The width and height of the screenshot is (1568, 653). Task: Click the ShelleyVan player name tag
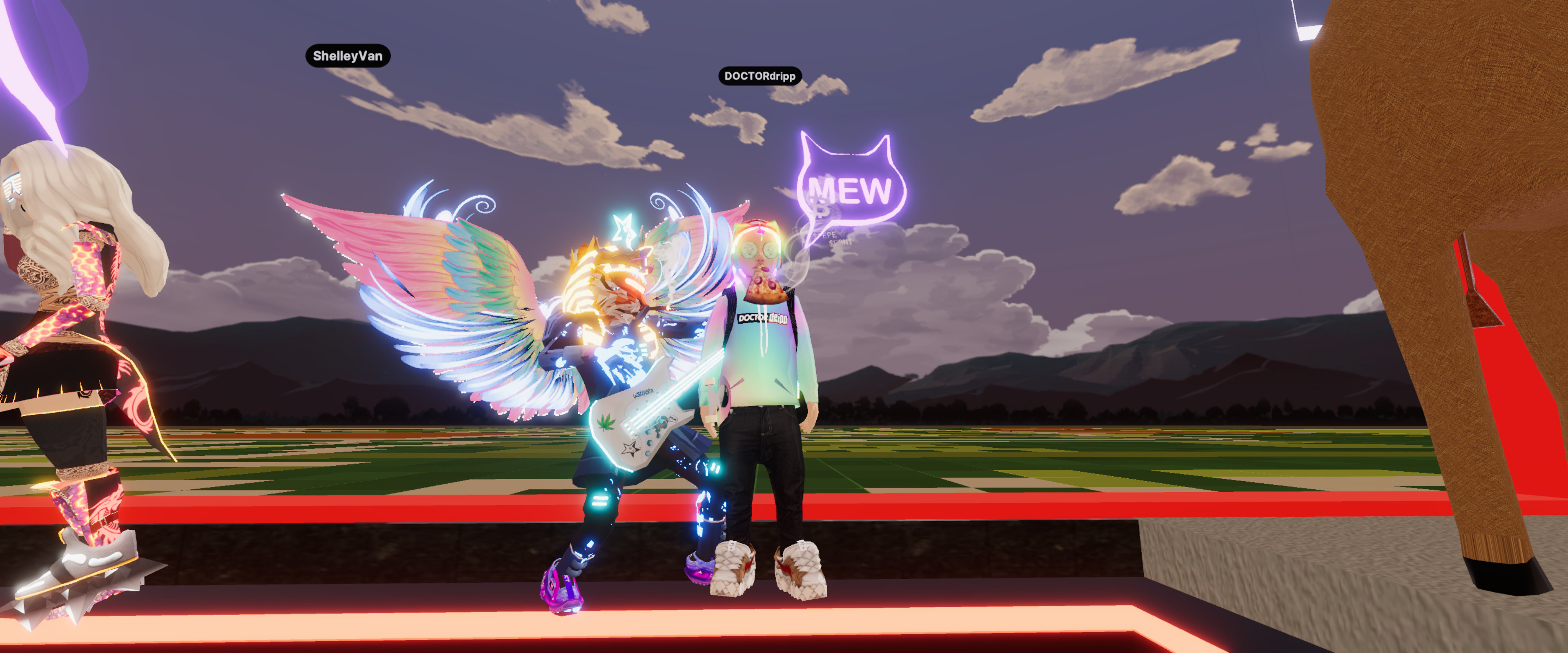347,56
